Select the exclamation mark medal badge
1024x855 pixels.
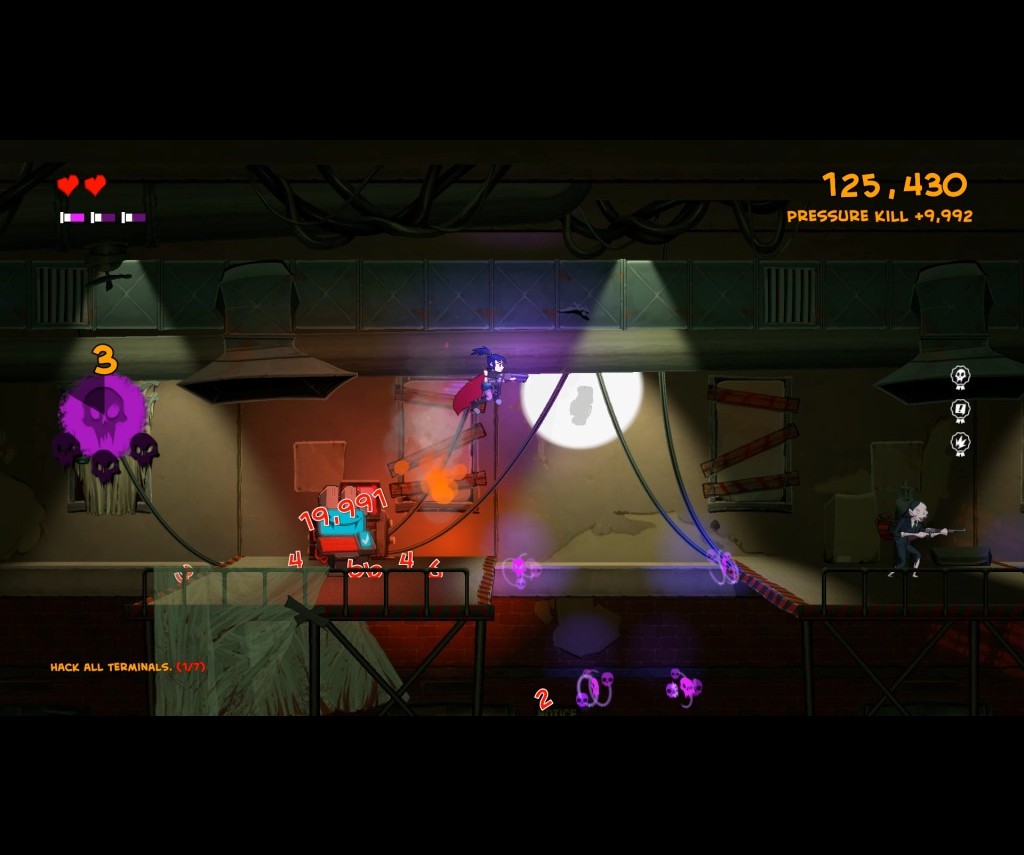pos(960,410)
